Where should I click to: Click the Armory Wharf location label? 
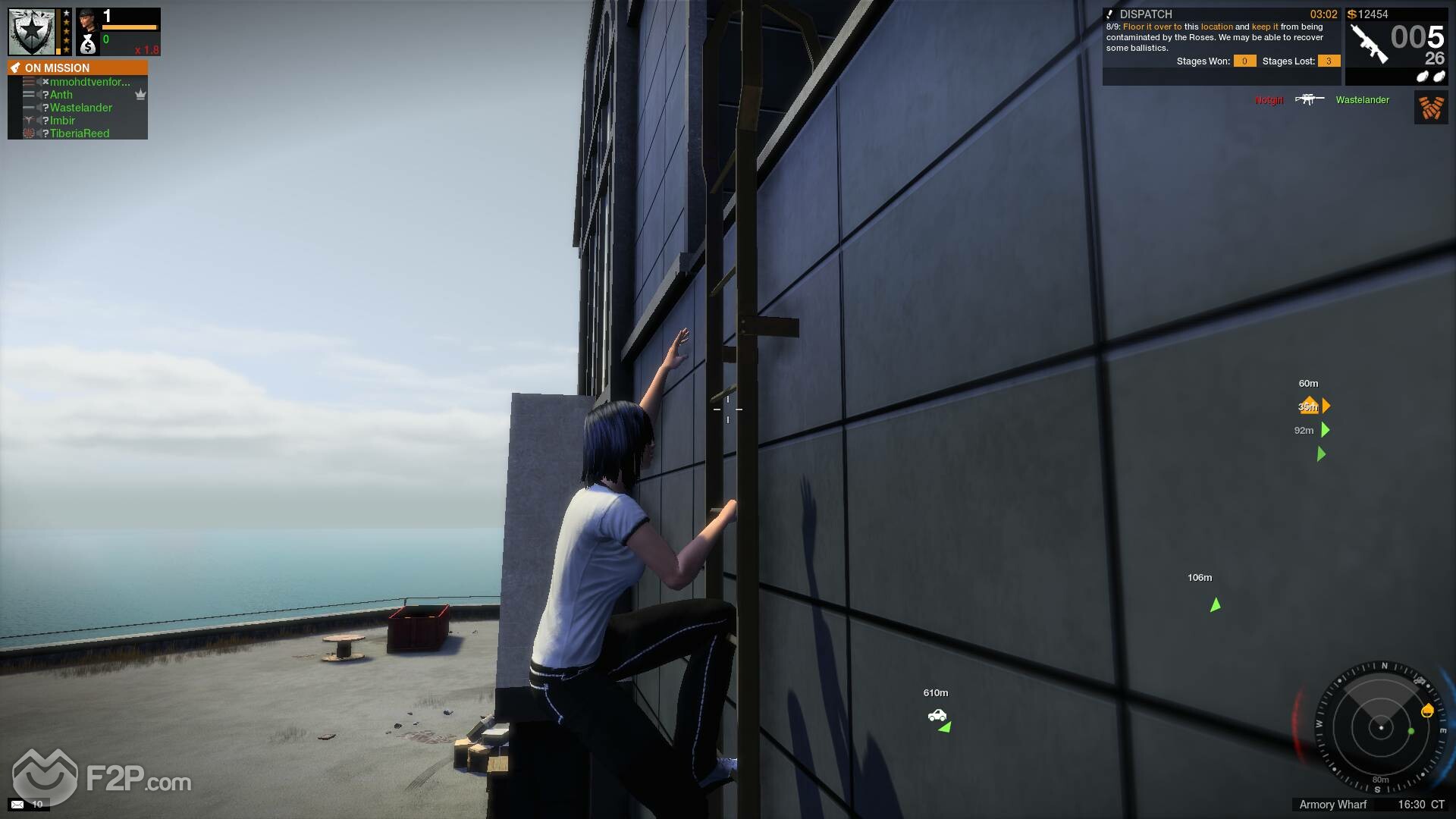pos(1332,805)
